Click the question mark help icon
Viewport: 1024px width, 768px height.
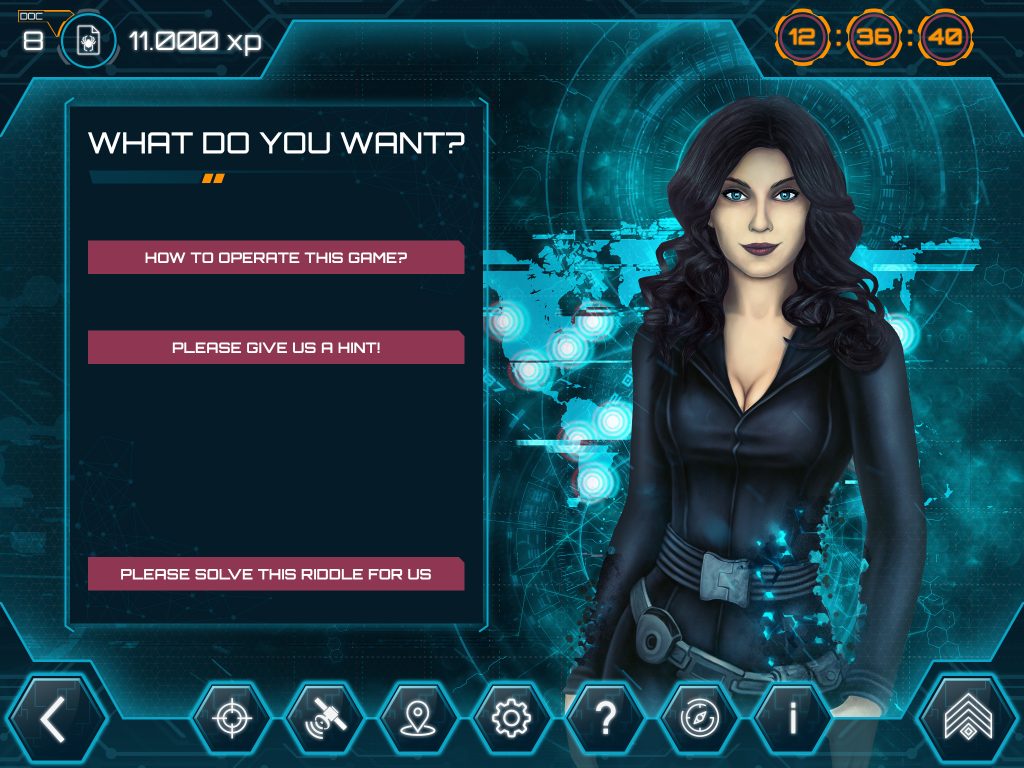coord(604,718)
